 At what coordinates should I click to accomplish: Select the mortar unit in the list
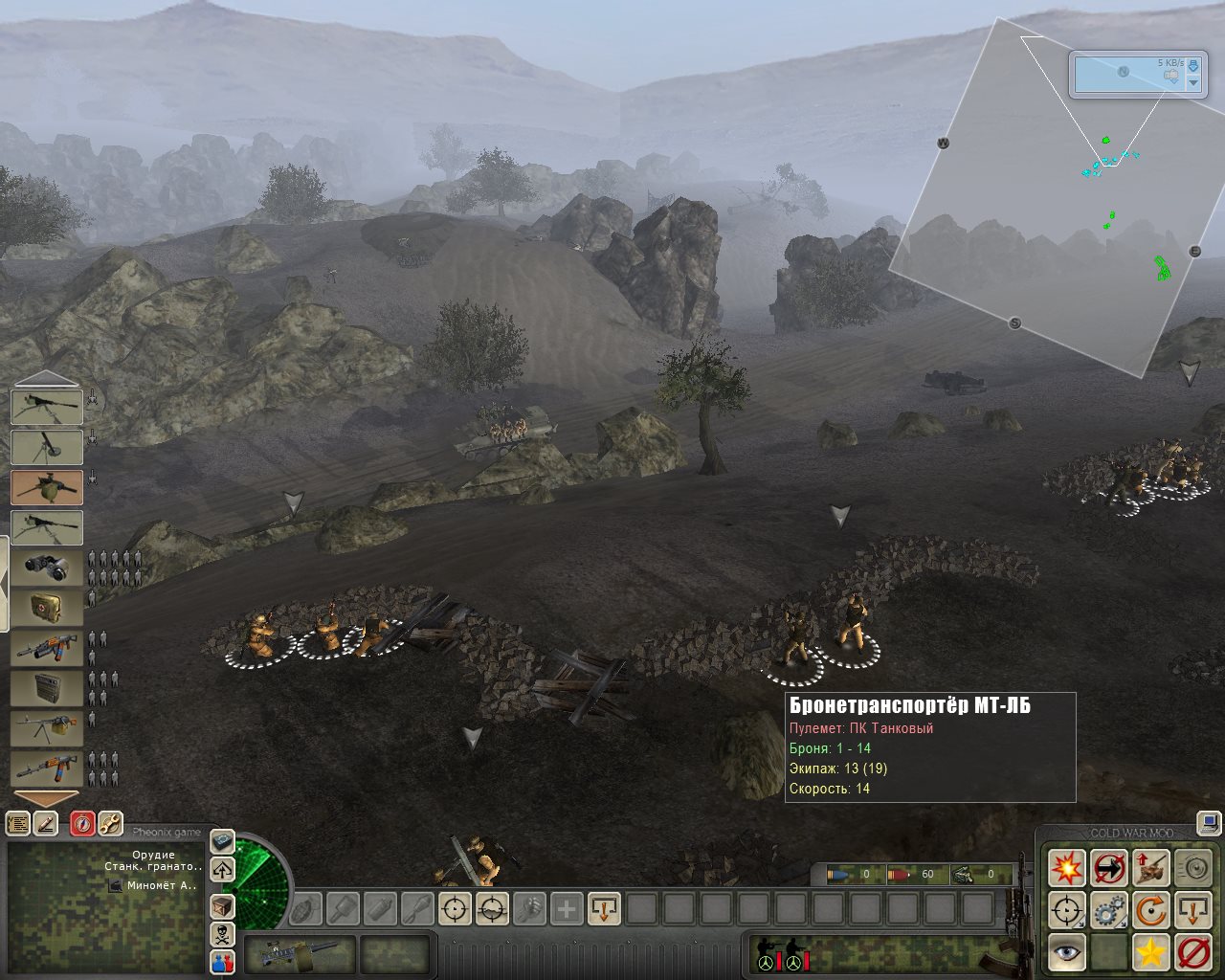pos(46,447)
